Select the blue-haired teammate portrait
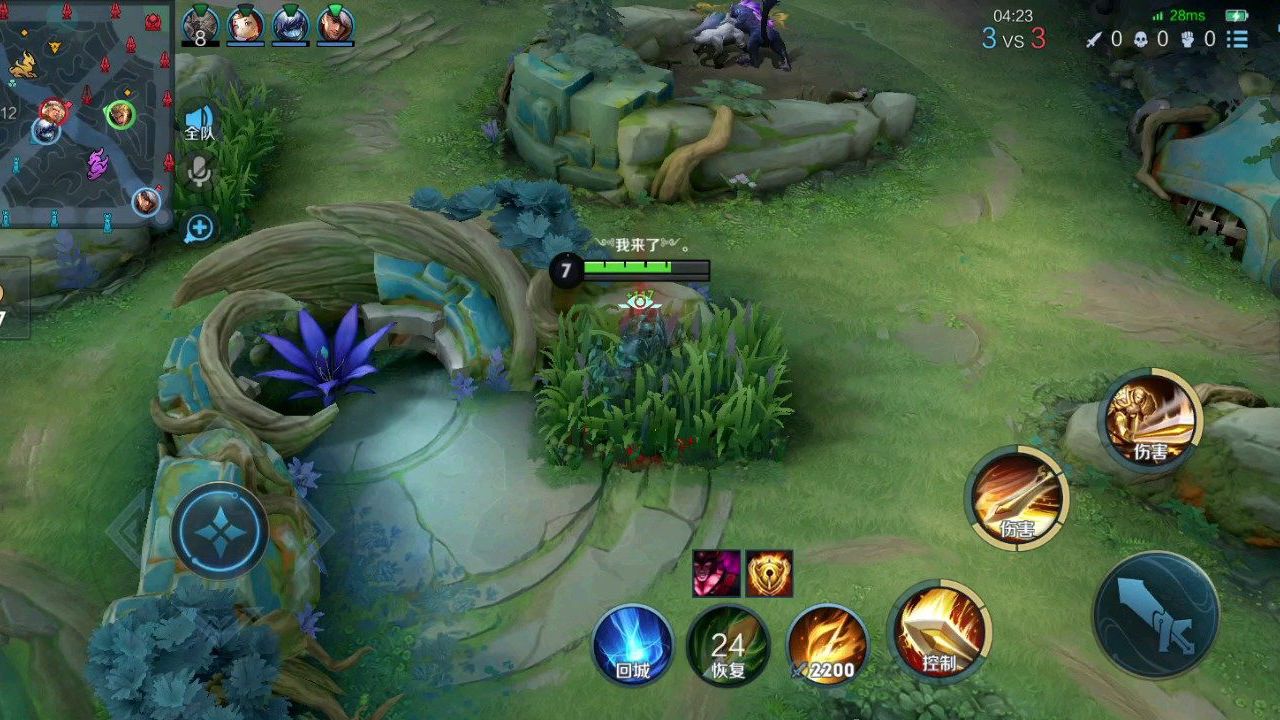Screen dimensions: 1280x720 291,25
